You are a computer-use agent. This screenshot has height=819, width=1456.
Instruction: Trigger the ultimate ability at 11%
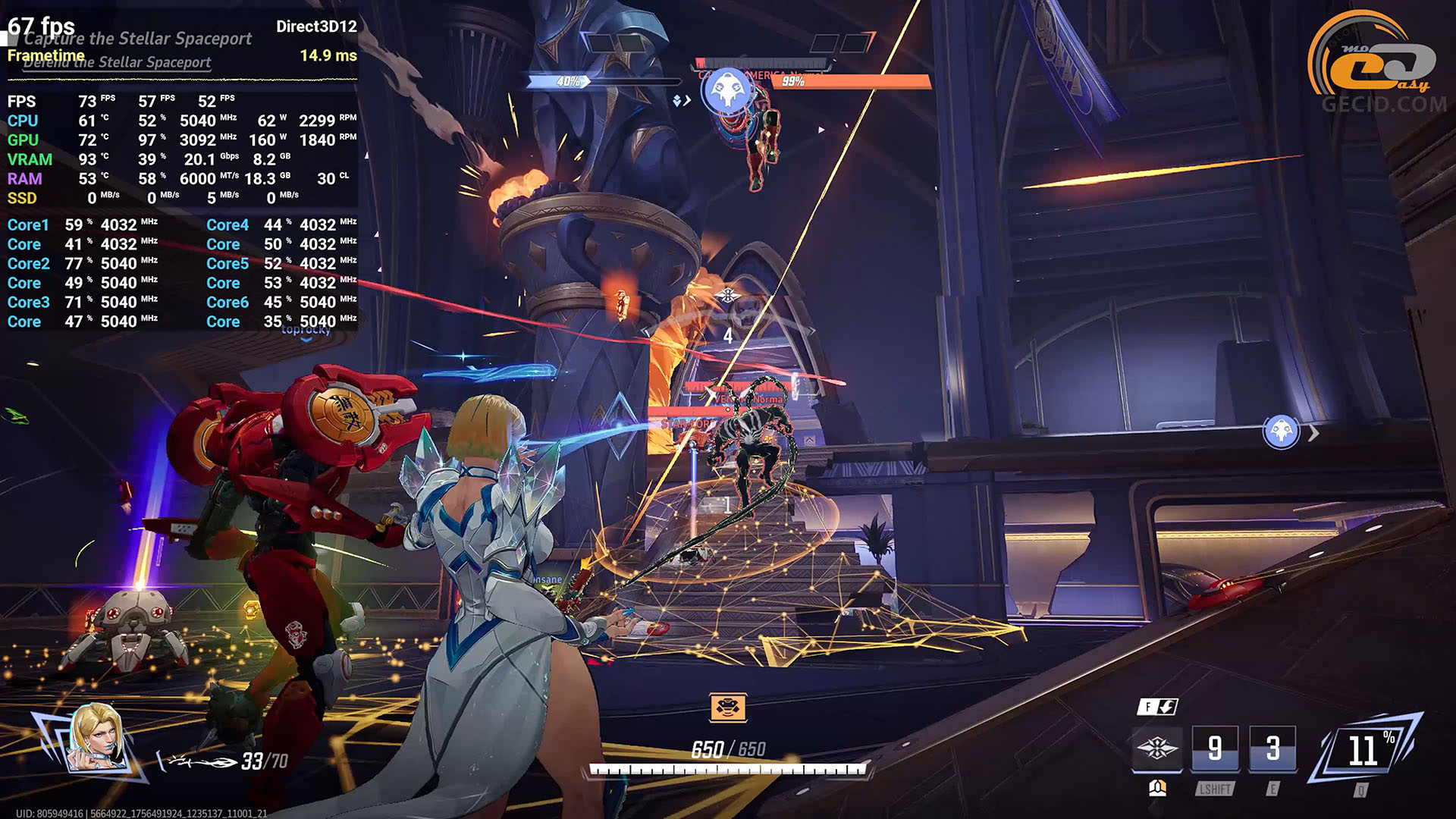click(x=1367, y=751)
